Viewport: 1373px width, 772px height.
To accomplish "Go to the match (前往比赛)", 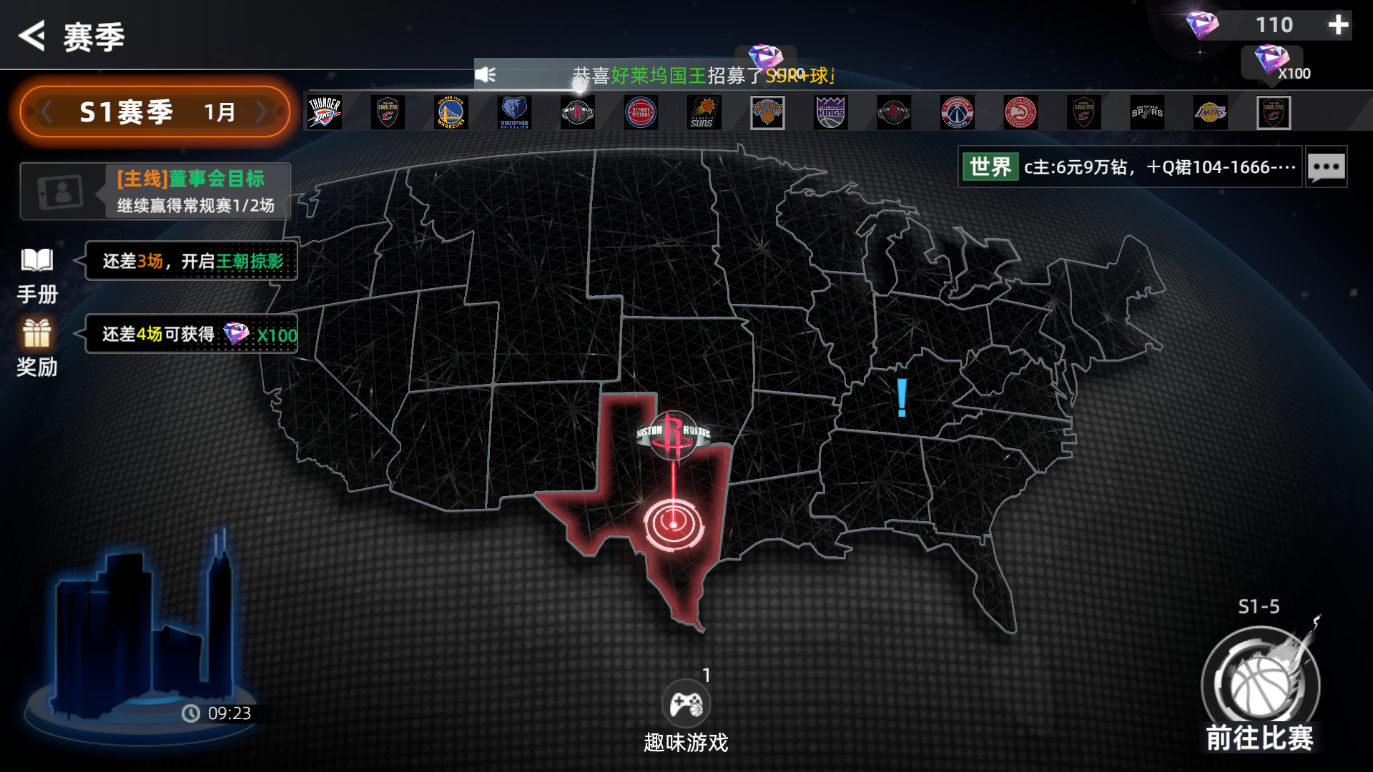I will tap(1260, 690).
